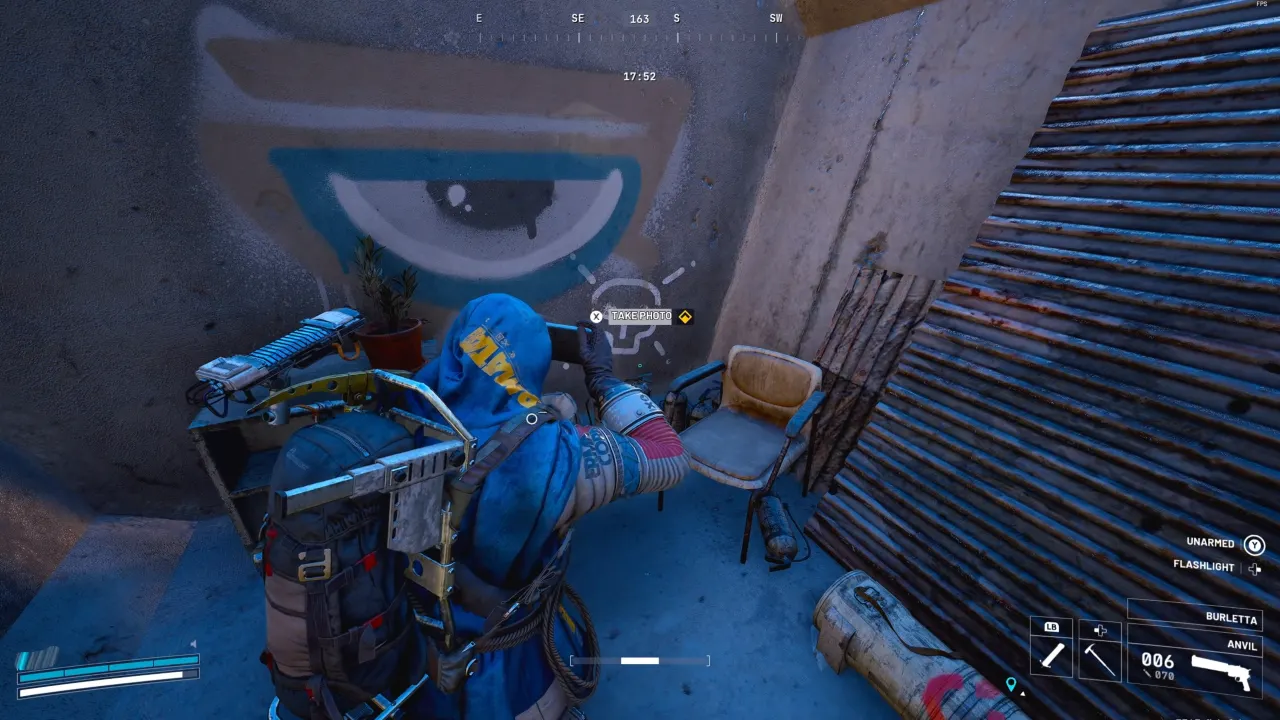
Task: Mute audio with the speaker icon
Action: pyautogui.click(x=193, y=644)
